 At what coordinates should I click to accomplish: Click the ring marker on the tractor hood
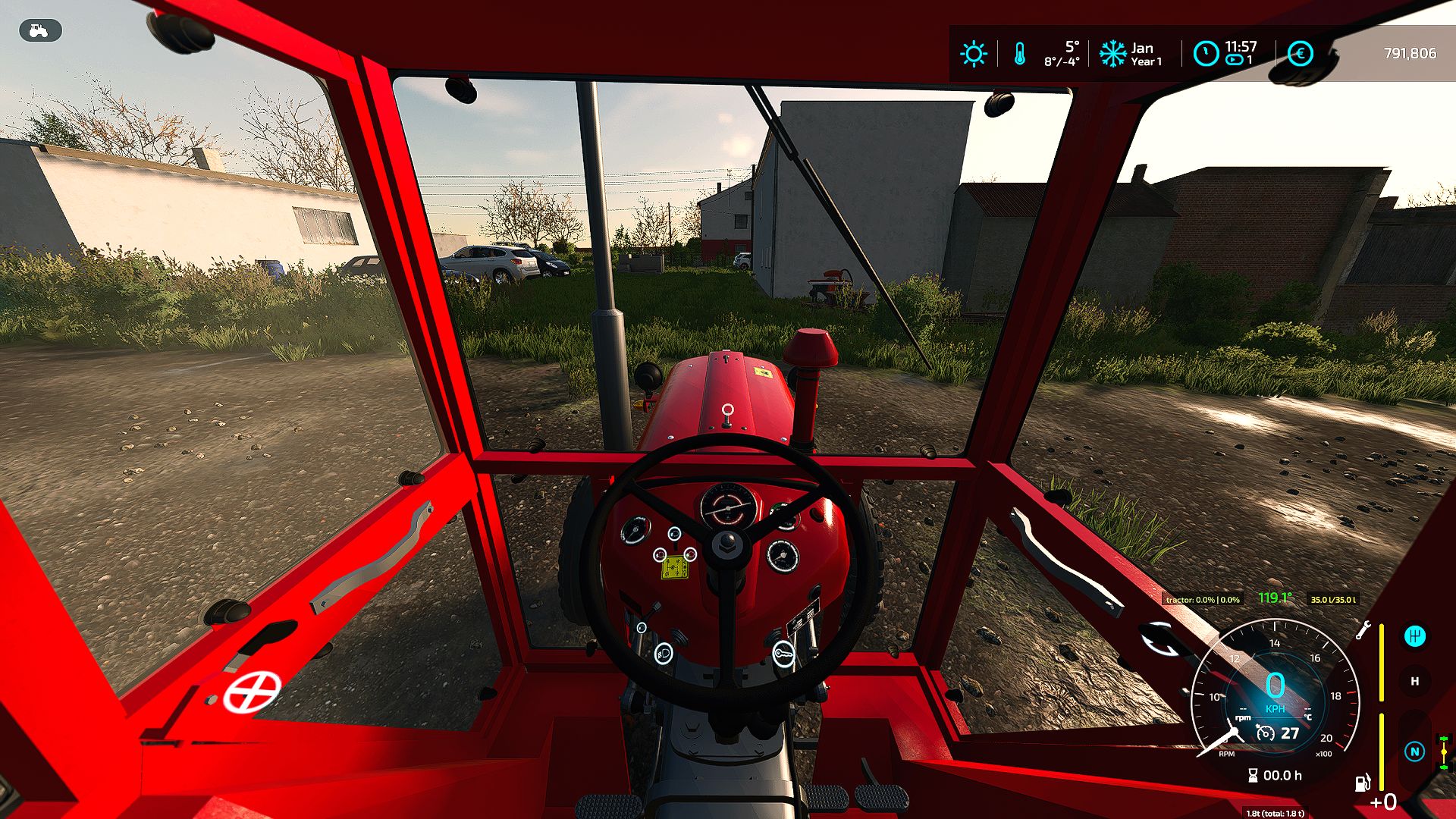pyautogui.click(x=727, y=410)
